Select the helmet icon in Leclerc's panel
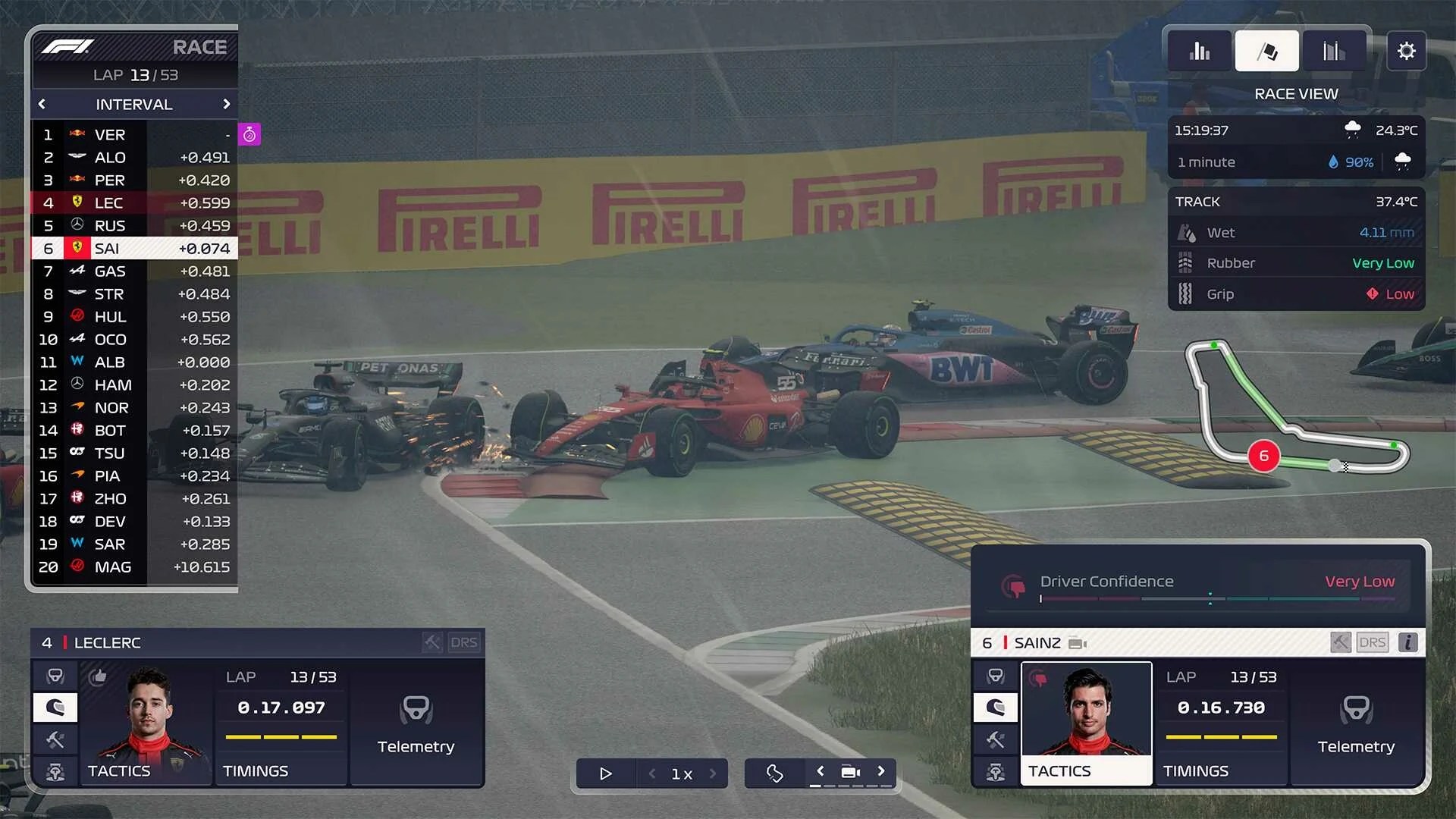This screenshot has width=1456, height=819. 55,708
